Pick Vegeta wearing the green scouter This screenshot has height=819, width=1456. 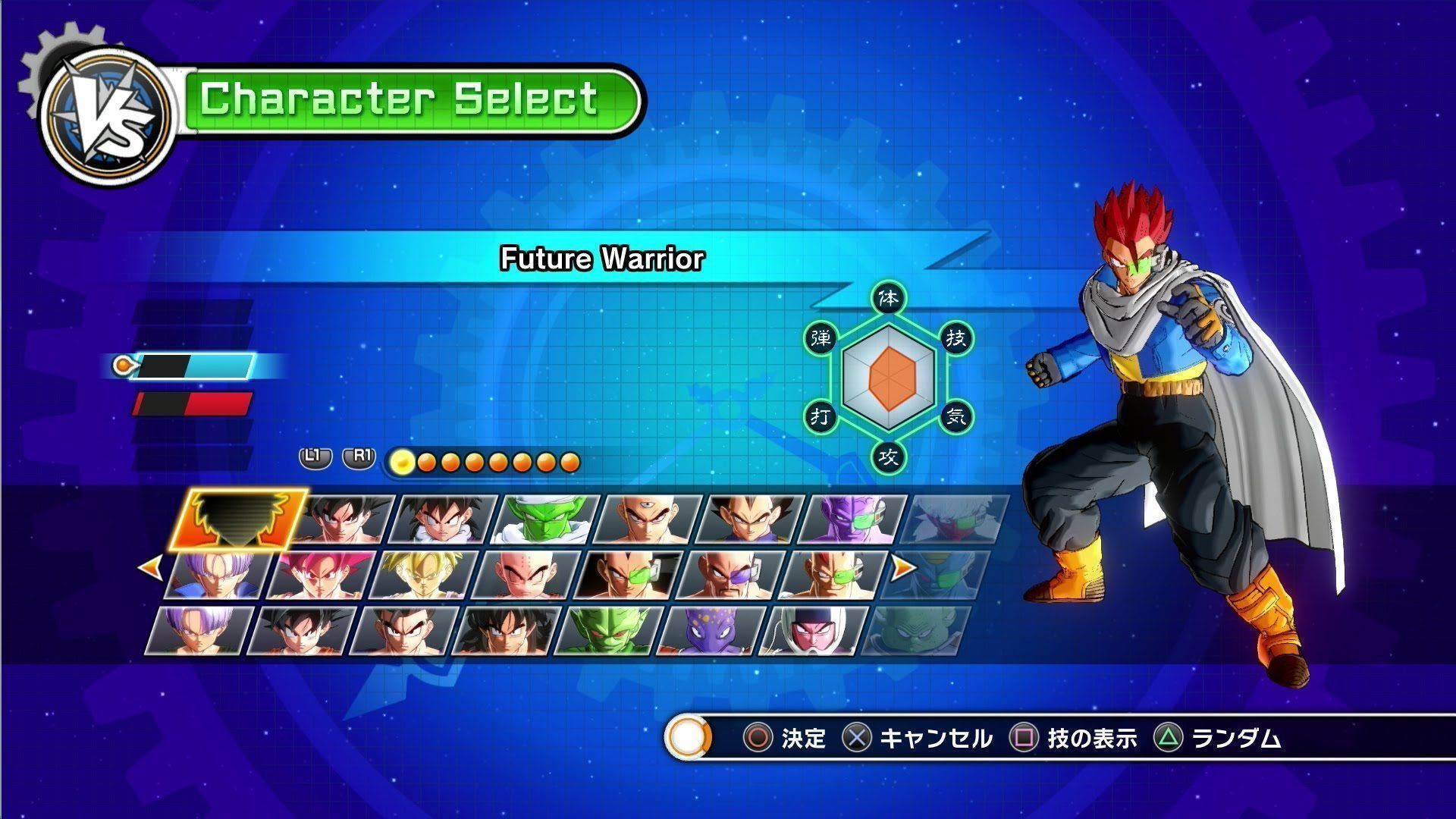pos(629,576)
